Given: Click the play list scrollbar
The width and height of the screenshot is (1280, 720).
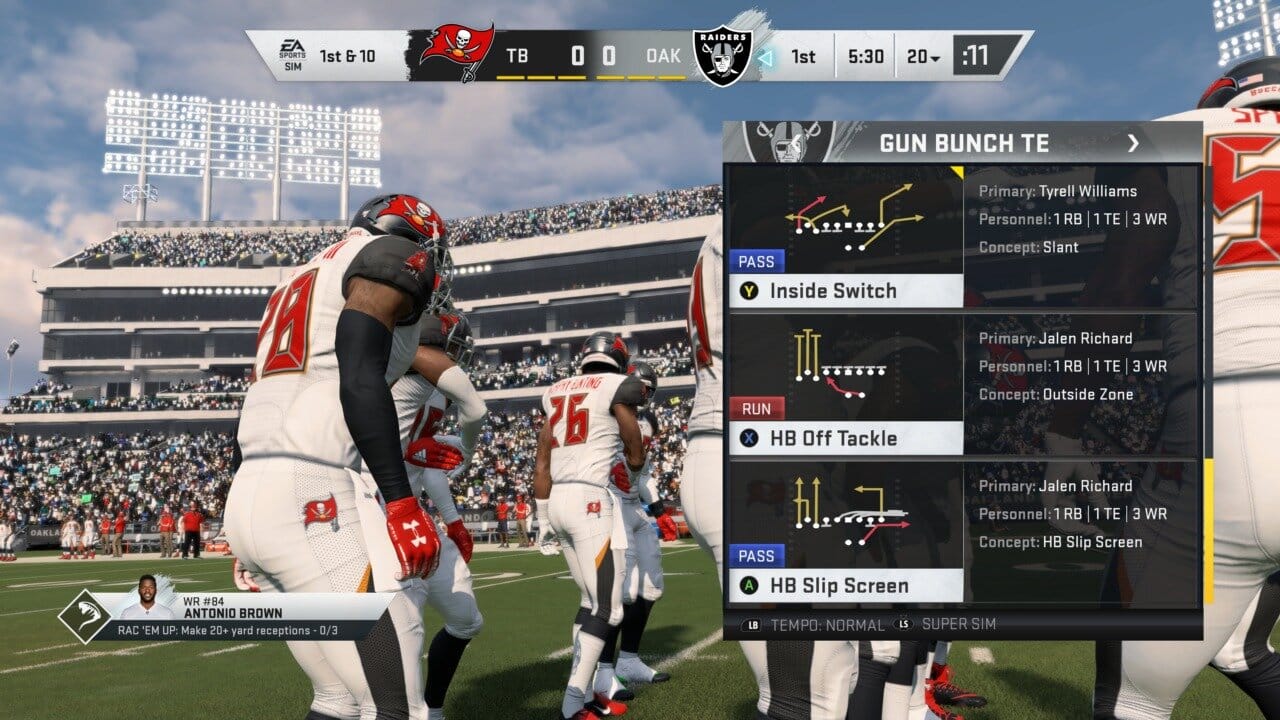Looking at the screenshot, I should pyautogui.click(x=1208, y=530).
